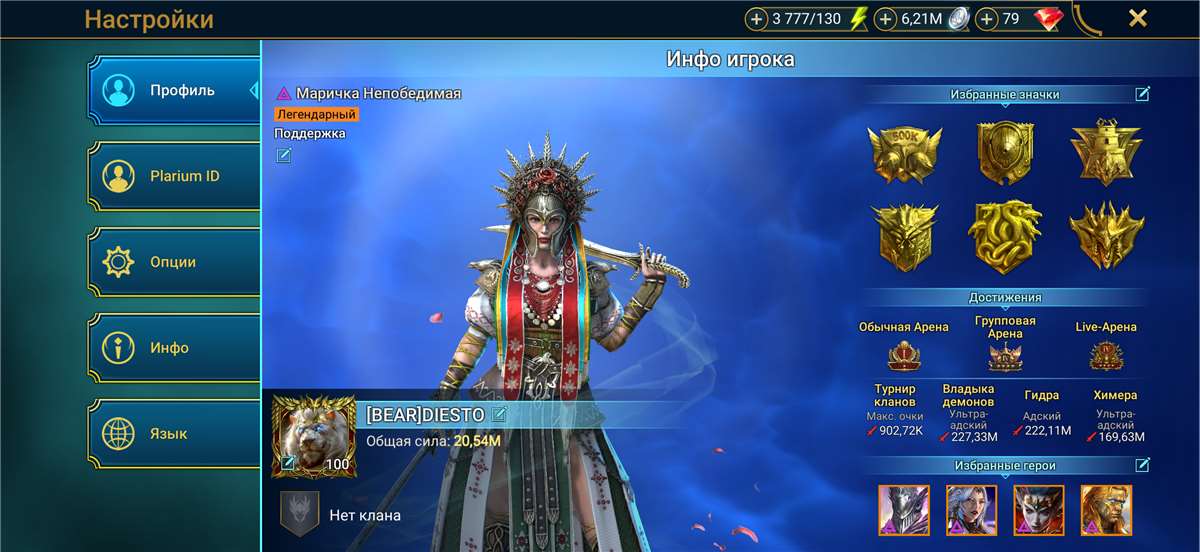
Task: Edit the Избранные герои favourite heroes
Action: 1142,465
